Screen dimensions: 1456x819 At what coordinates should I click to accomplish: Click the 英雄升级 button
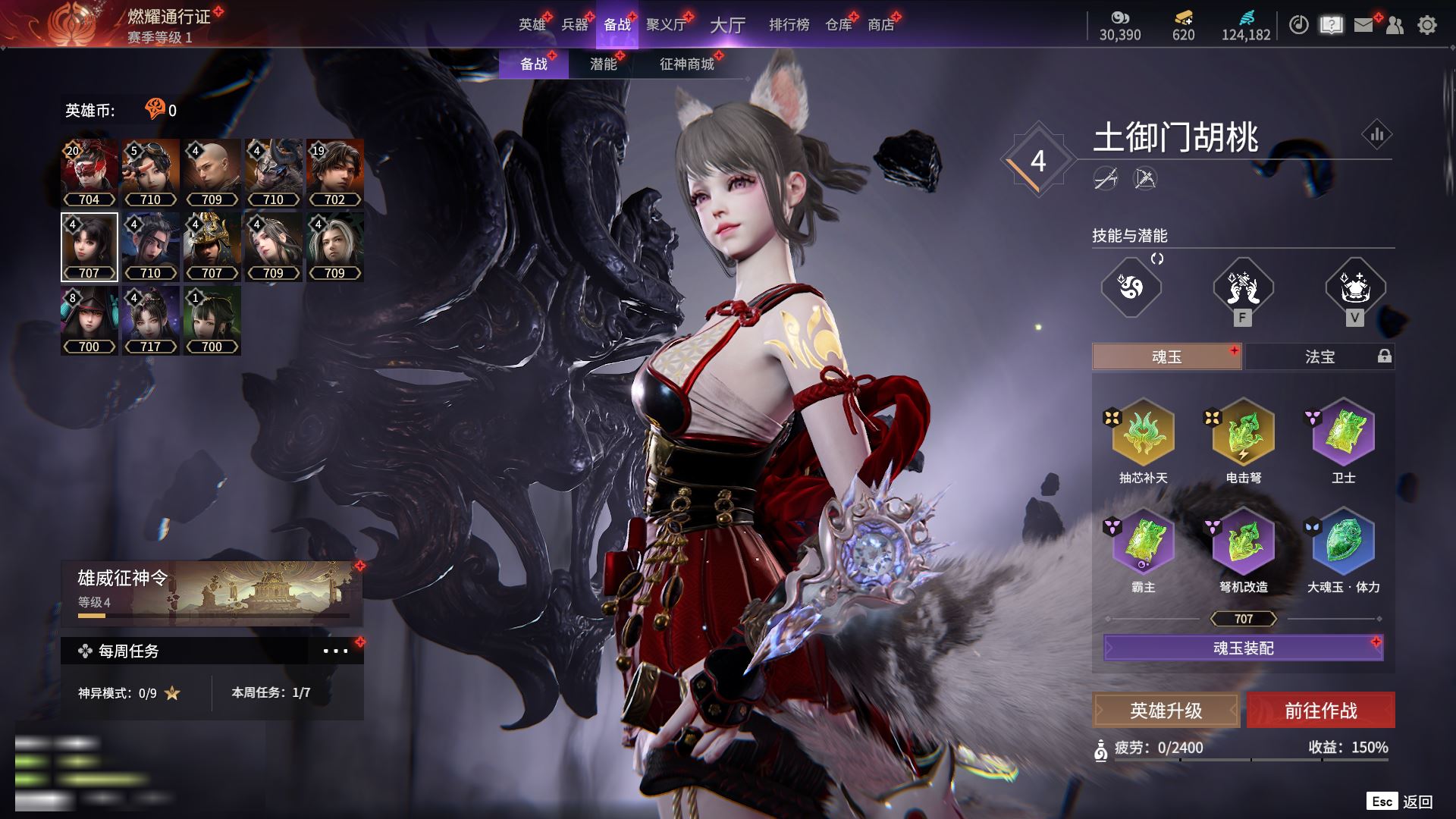pyautogui.click(x=1166, y=711)
